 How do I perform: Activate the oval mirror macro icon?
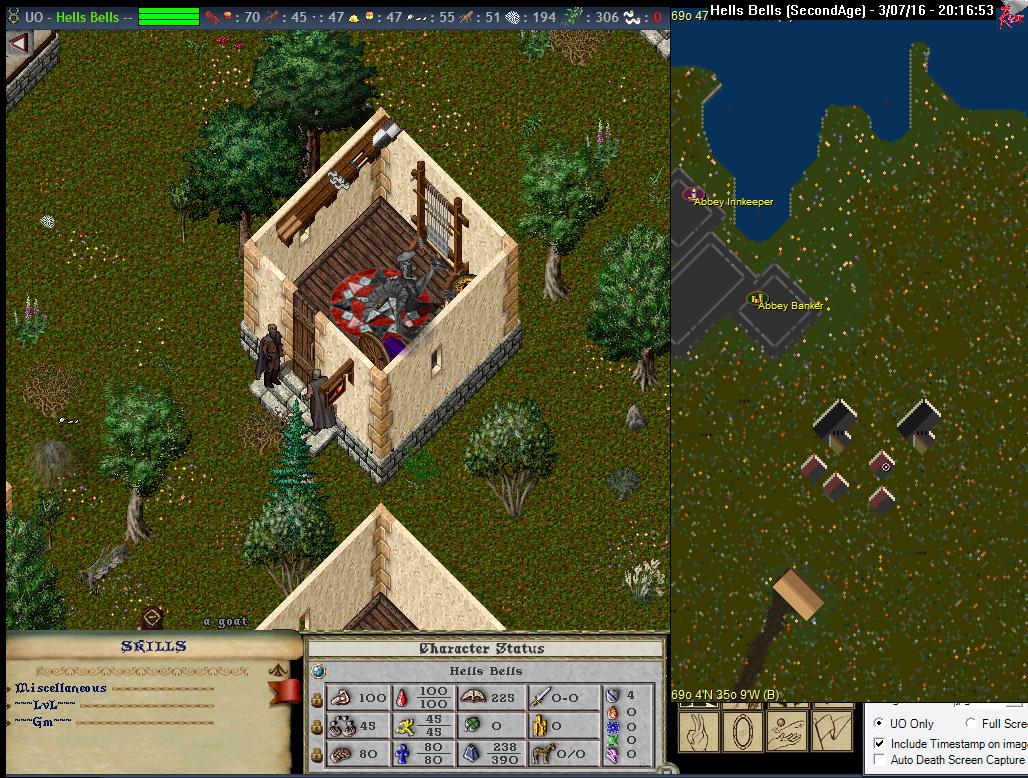tap(741, 731)
